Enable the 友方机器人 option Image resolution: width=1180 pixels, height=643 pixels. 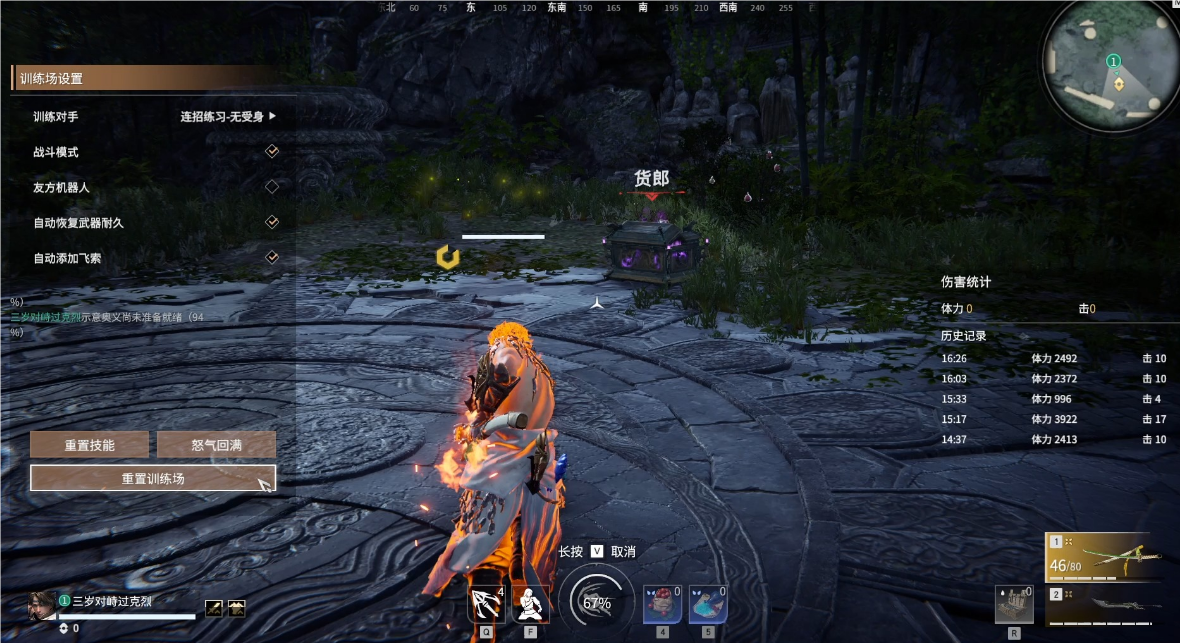pyautogui.click(x=271, y=187)
